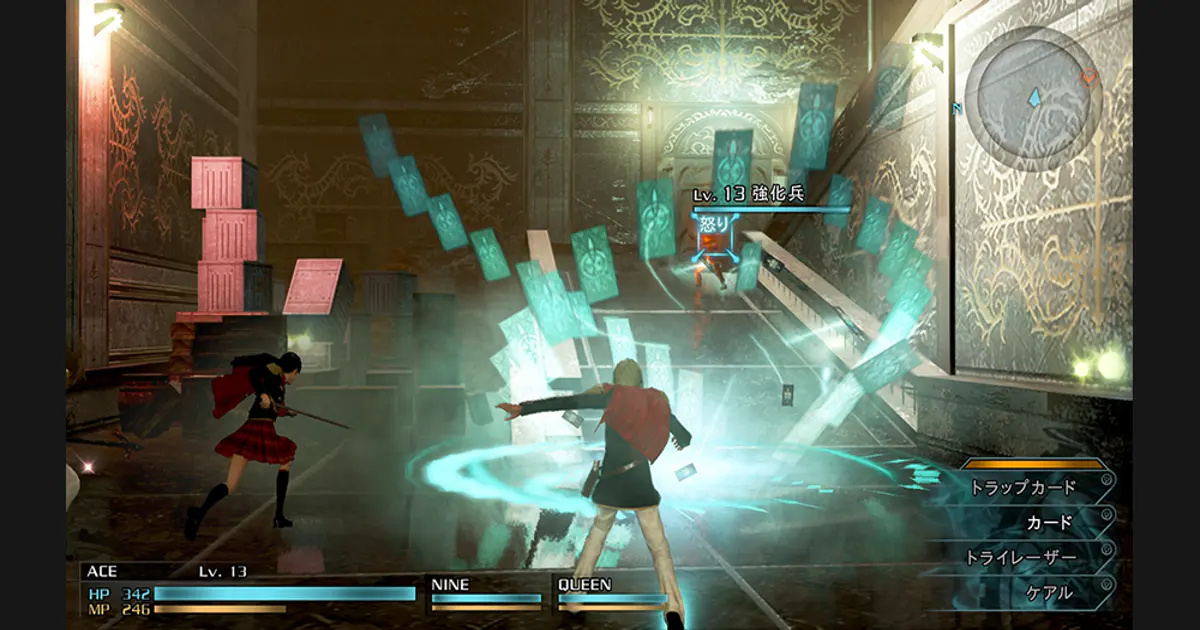Use the ケアル healing command
Image resolution: width=1200 pixels, height=630 pixels.
[1048, 592]
